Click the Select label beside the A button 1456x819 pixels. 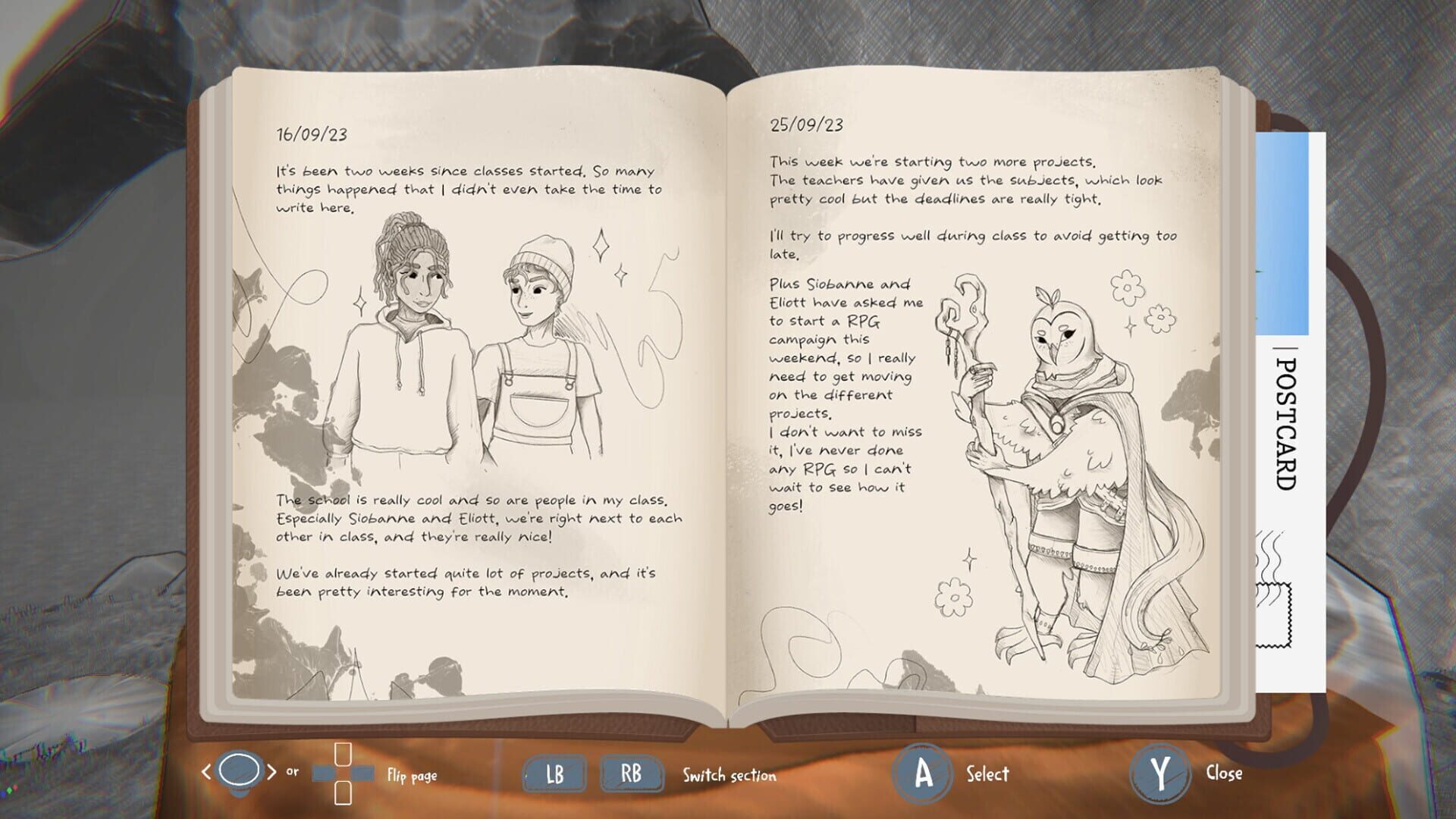(x=985, y=774)
